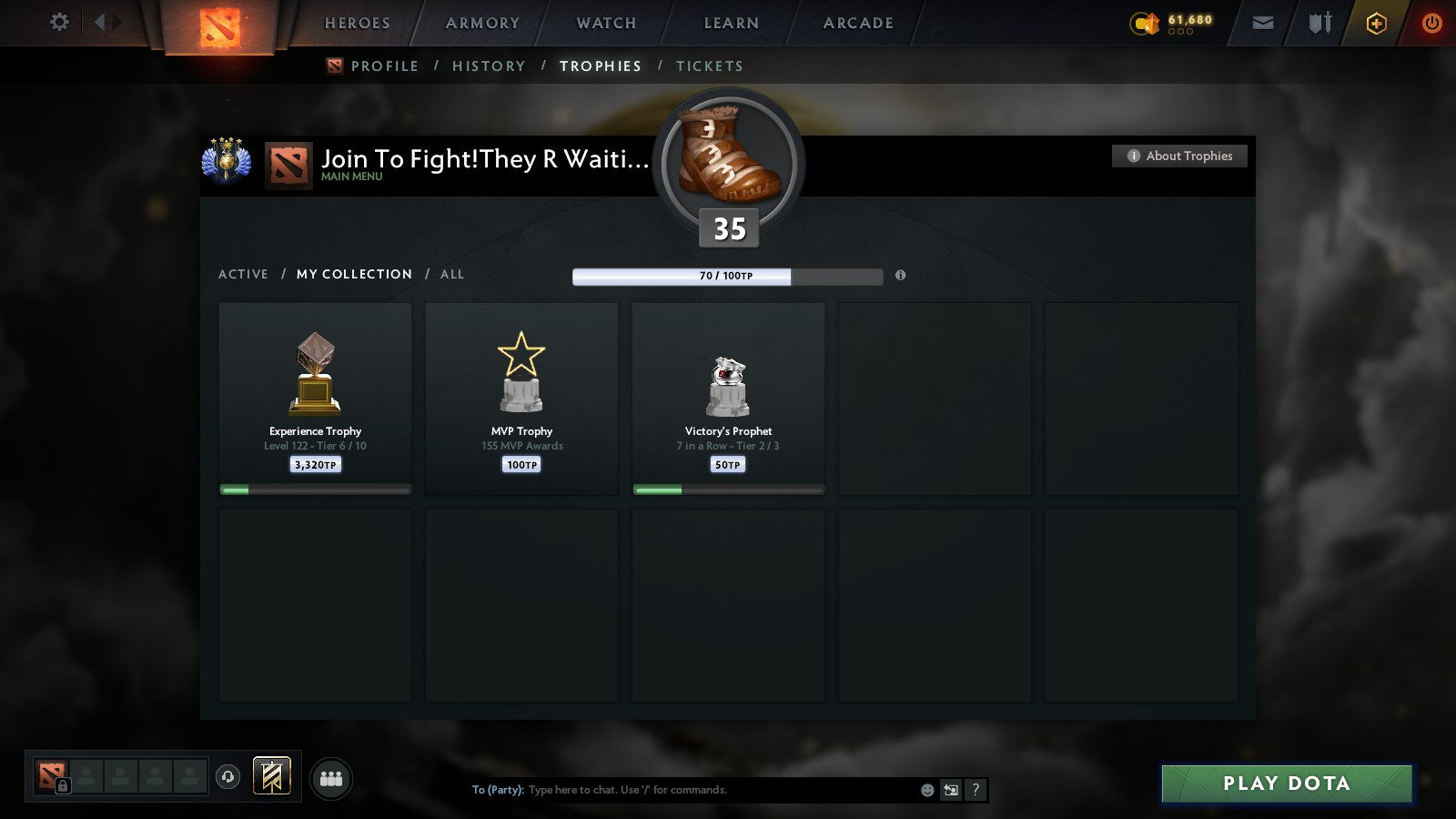Click the gold battle pass banner icon
Viewport: 1456px width, 819px height.
(x=270, y=774)
